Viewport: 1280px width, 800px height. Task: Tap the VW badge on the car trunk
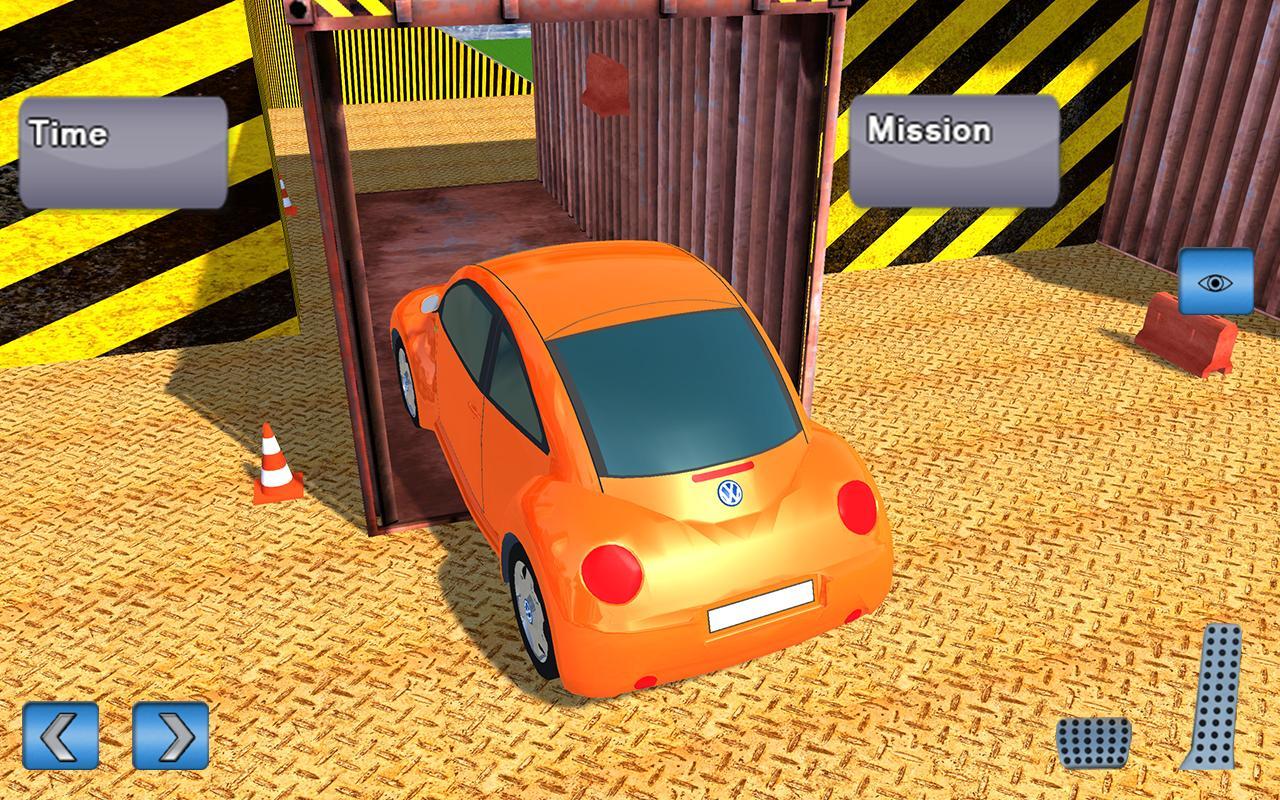[729, 492]
